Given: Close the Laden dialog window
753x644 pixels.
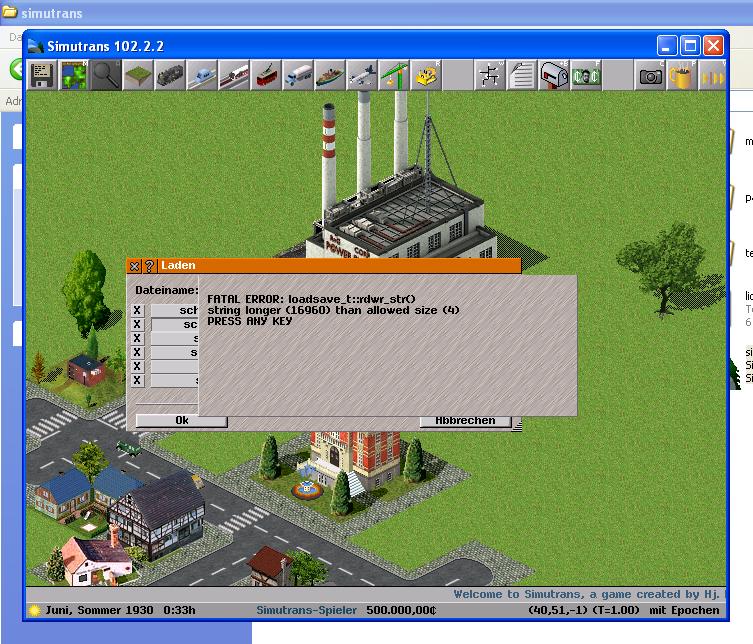Looking at the screenshot, I should [x=135, y=266].
